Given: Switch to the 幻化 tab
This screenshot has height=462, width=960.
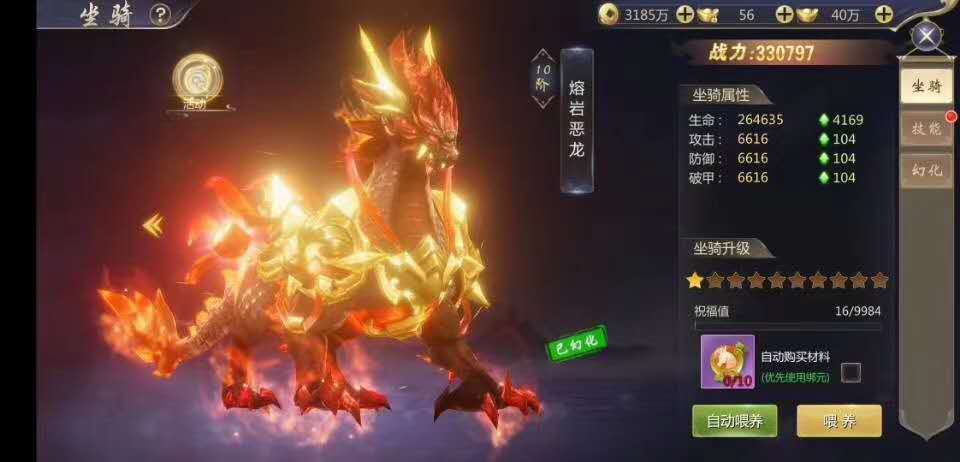Looking at the screenshot, I should (x=925, y=170).
